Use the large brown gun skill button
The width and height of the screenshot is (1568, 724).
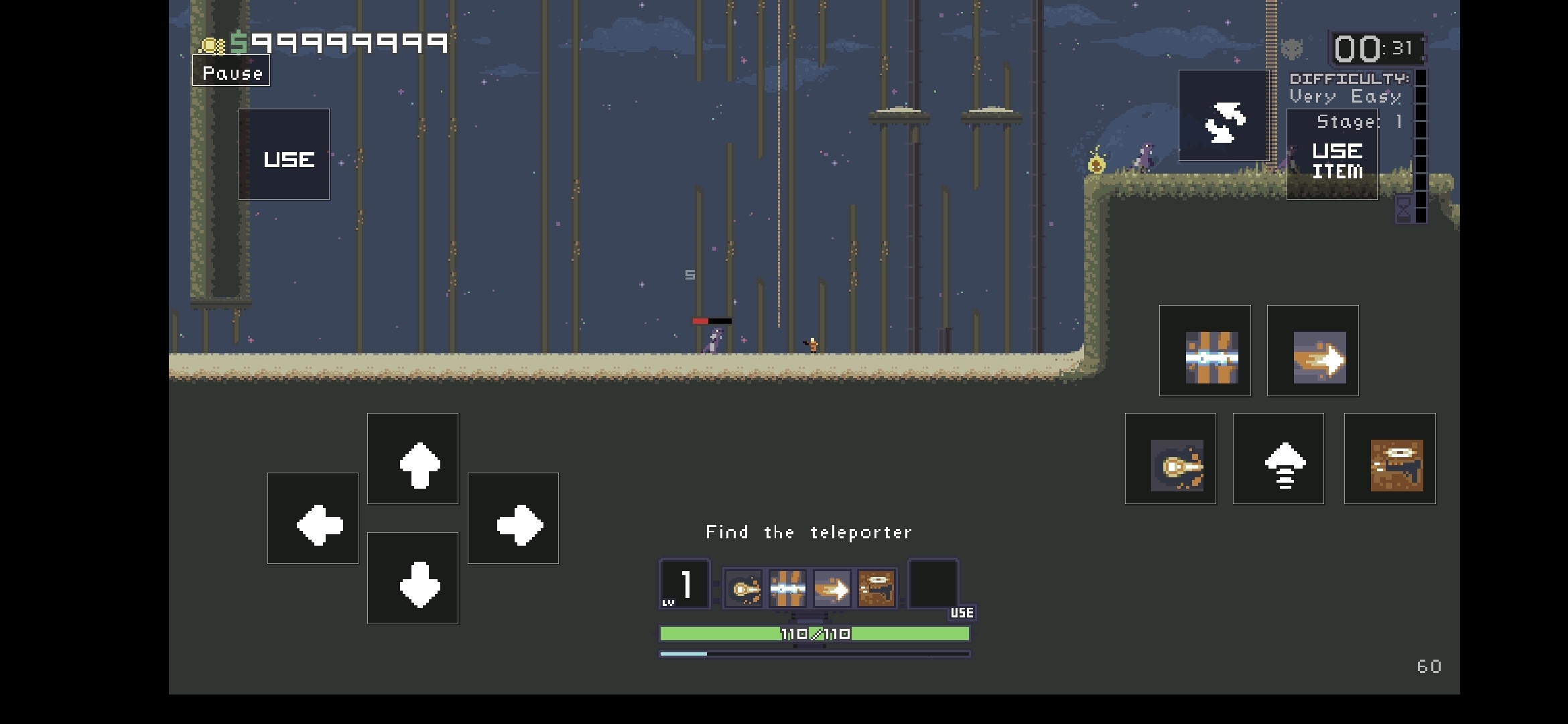pos(1390,459)
